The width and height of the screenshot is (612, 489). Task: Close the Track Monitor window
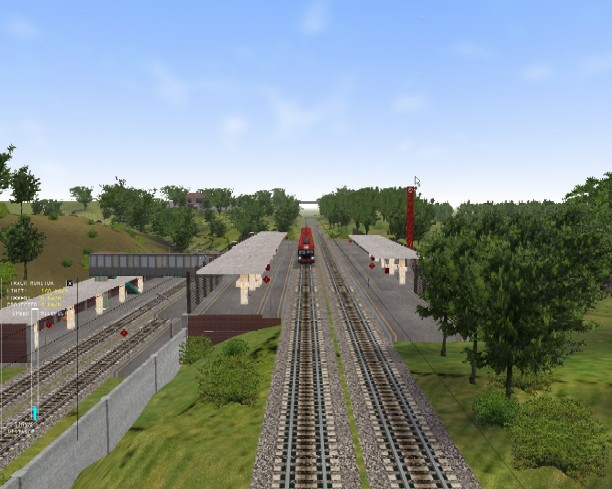point(69,283)
